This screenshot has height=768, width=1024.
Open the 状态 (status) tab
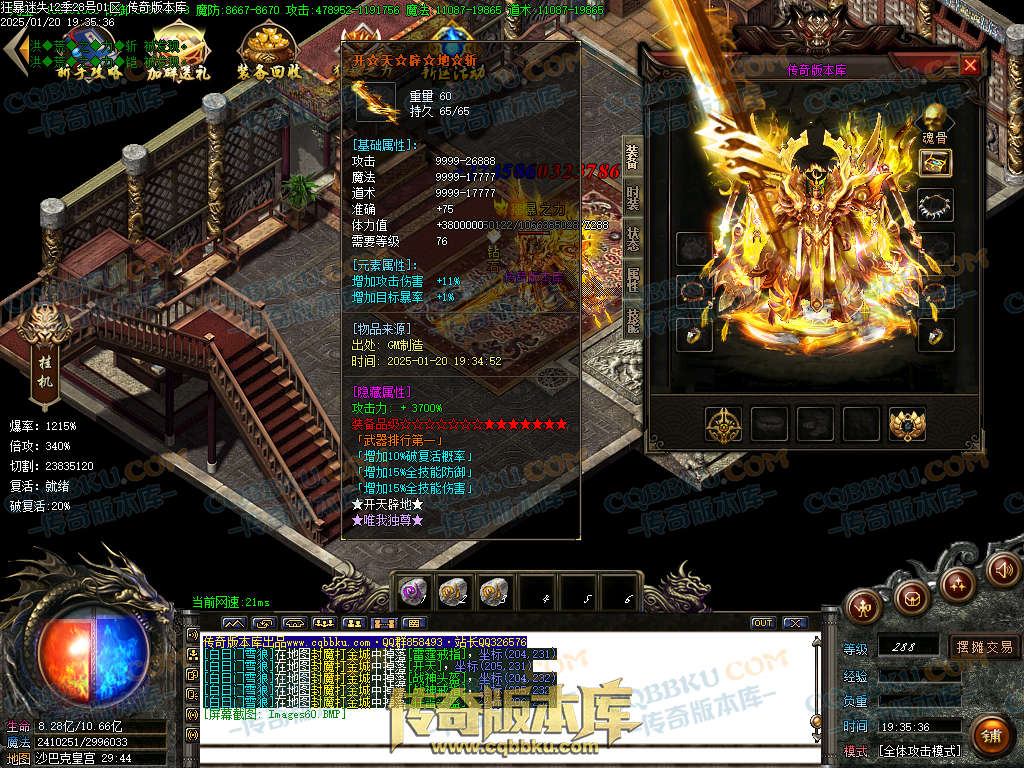click(x=633, y=238)
